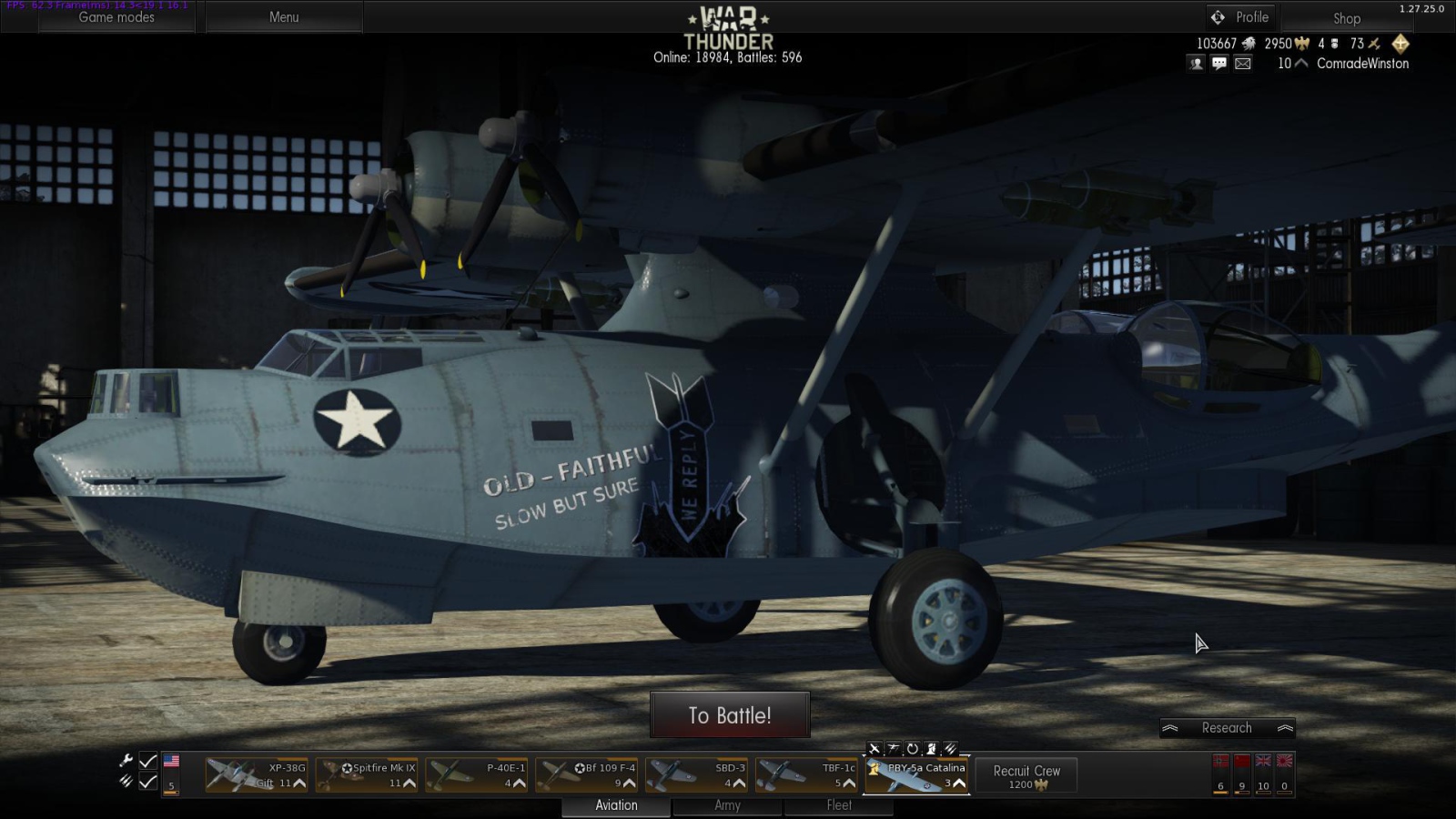Toggle the top checkbox next to the wrench

(148, 759)
